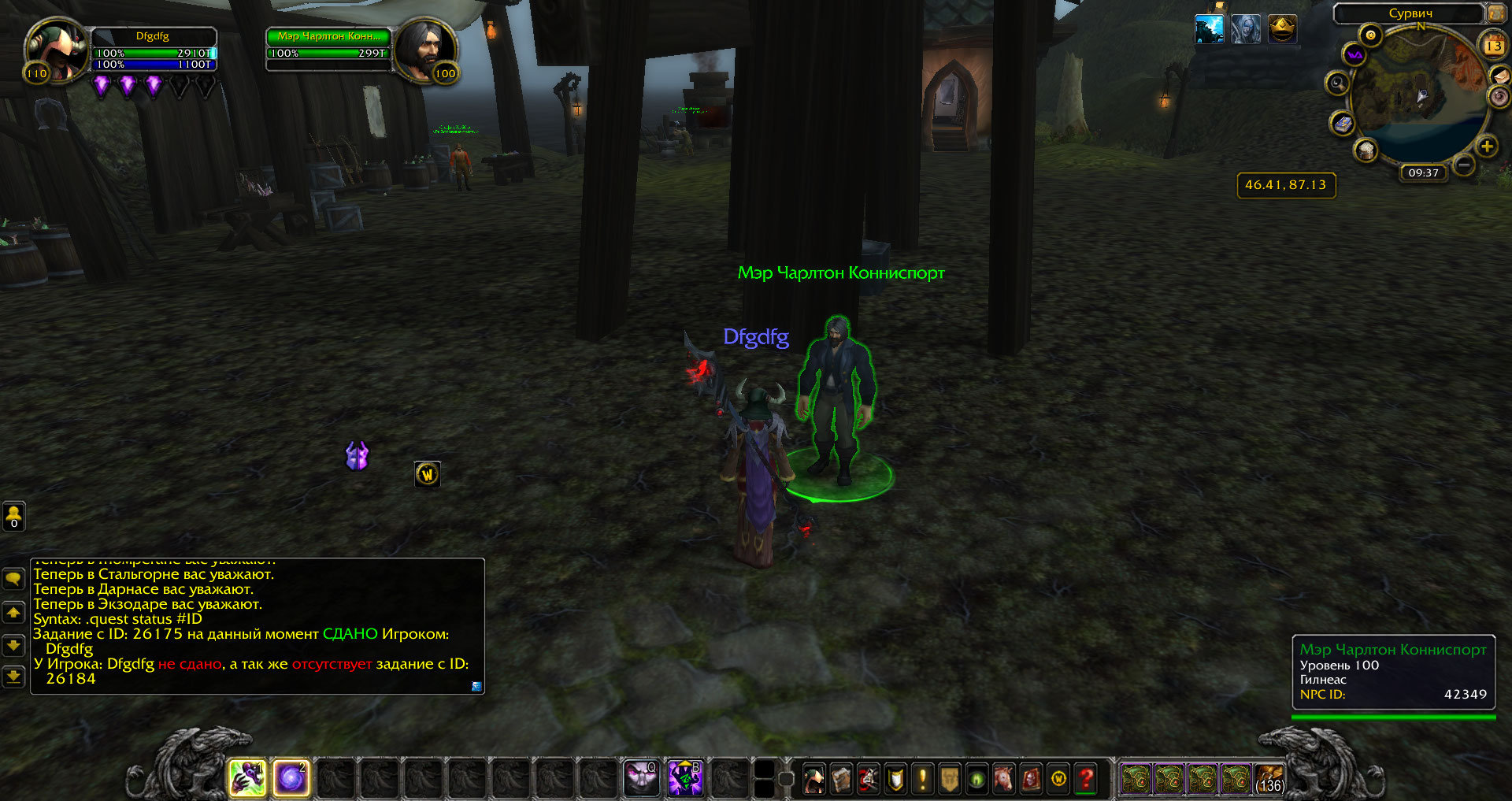Activate the shadow hand ability in slot 1

point(247,779)
